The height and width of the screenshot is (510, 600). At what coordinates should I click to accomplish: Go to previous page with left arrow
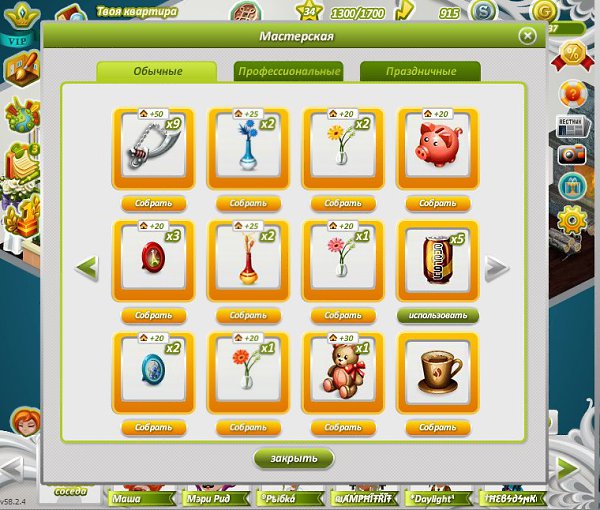(x=88, y=268)
